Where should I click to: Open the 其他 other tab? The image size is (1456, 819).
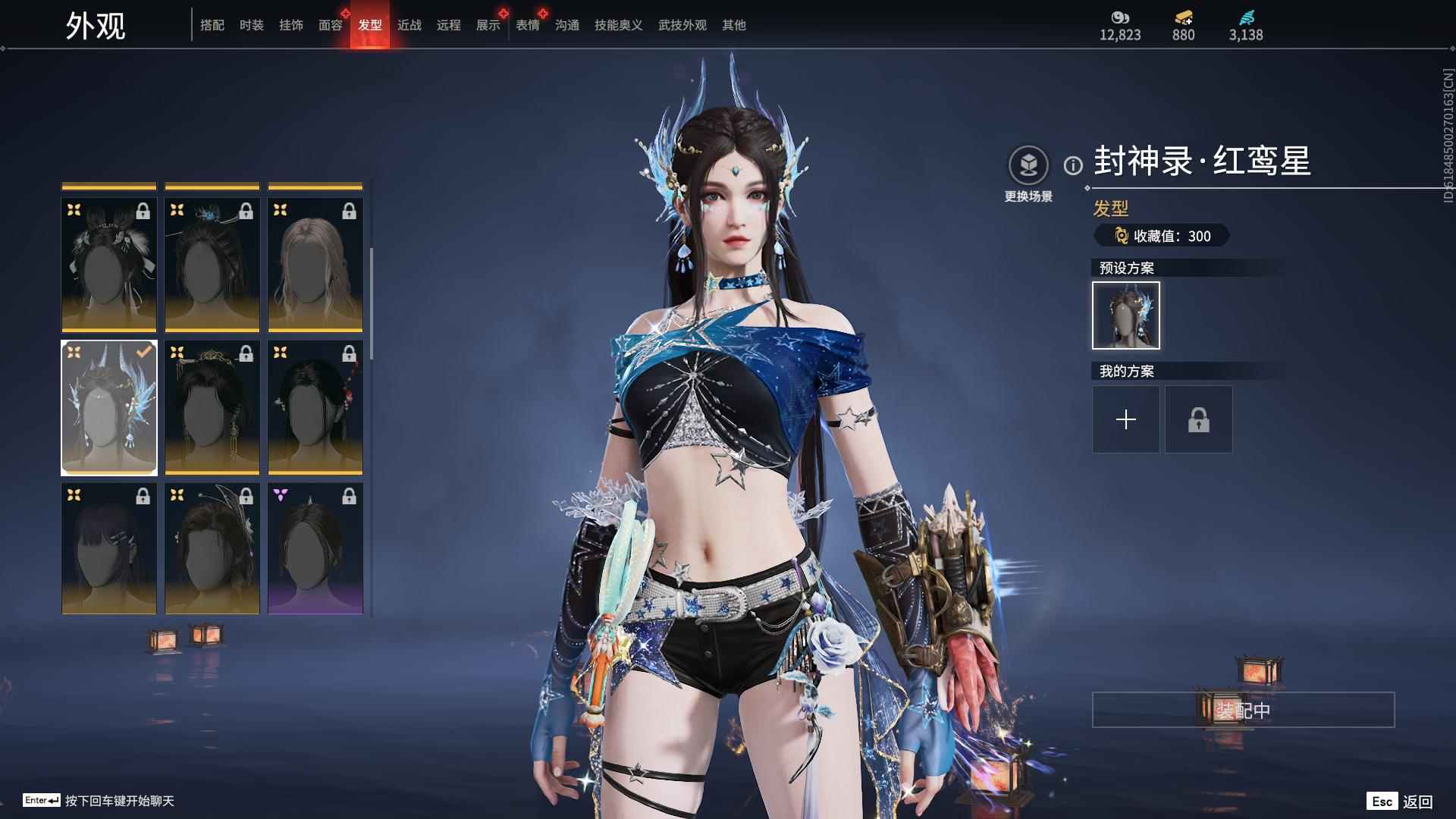(x=734, y=25)
